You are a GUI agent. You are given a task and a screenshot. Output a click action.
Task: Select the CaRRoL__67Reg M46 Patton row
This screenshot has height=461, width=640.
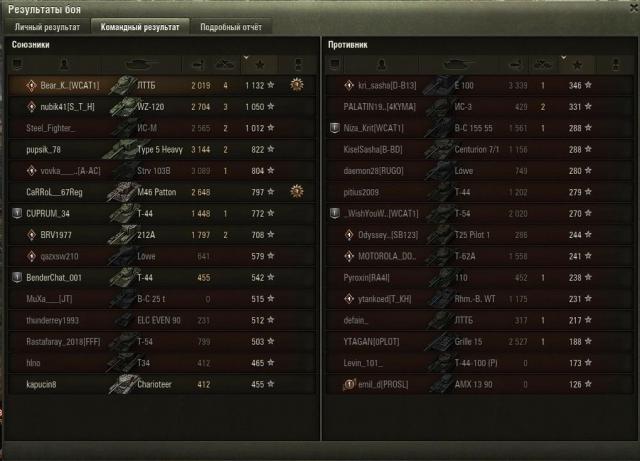pos(160,192)
